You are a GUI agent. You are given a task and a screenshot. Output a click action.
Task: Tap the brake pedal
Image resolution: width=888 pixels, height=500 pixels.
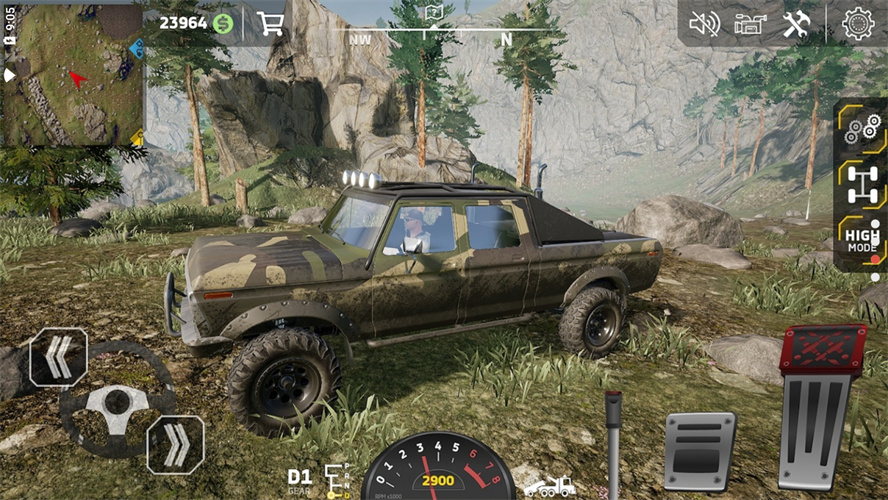tap(700, 450)
